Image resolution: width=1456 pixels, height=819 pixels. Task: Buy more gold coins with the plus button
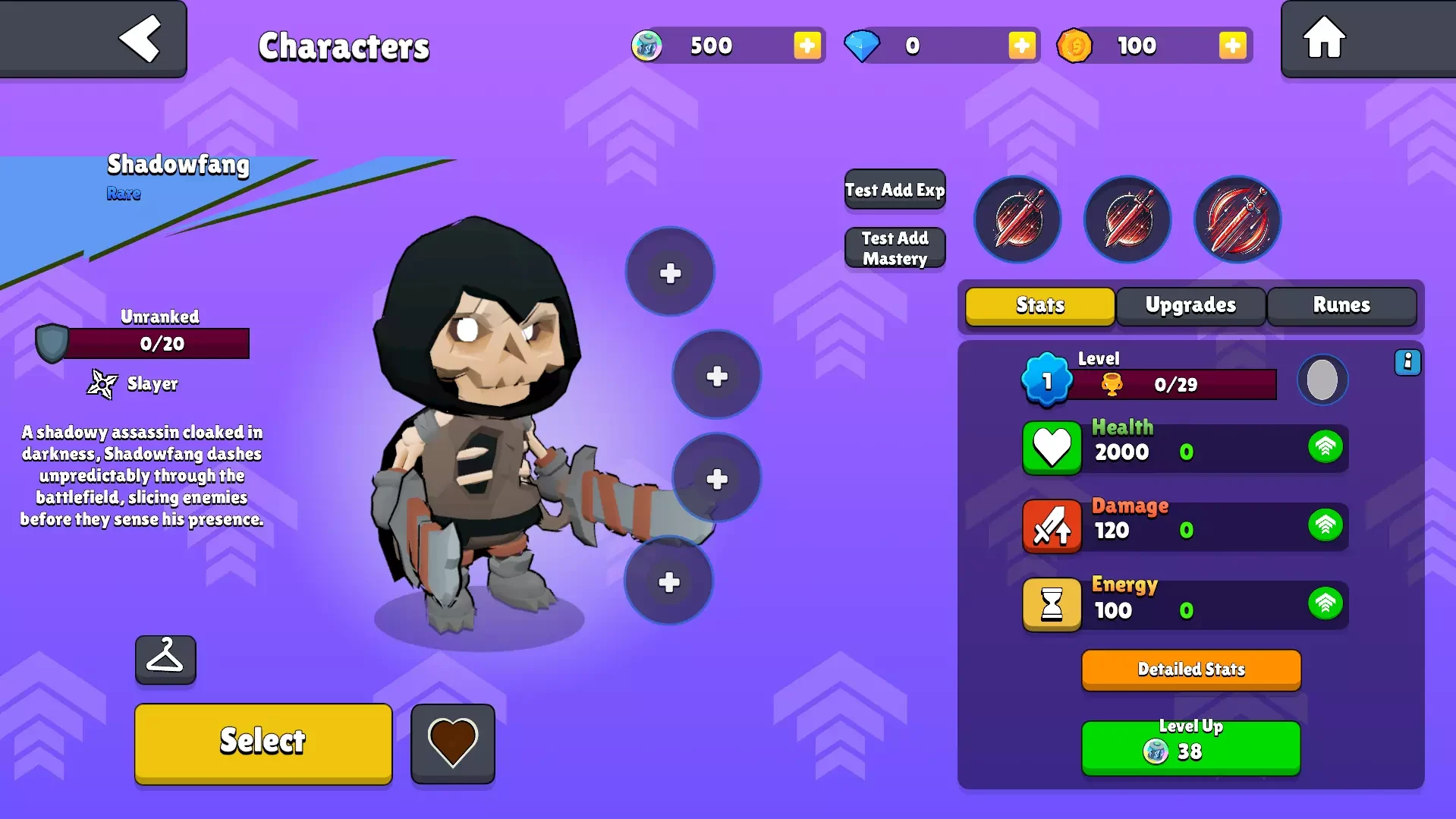pyautogui.click(x=1232, y=46)
